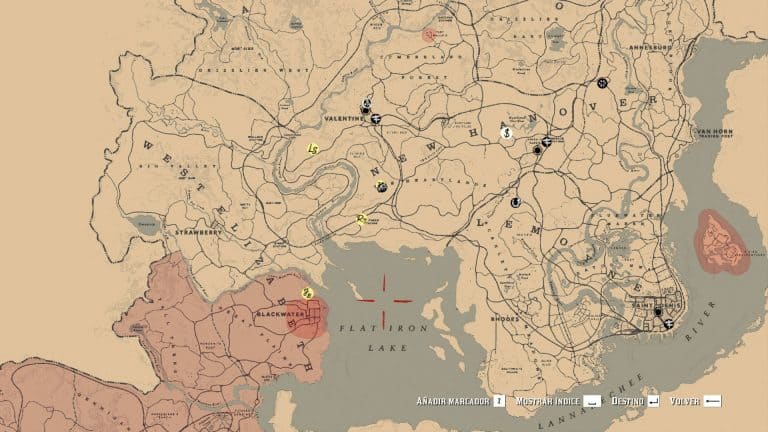768x432 pixels.
Task: Select the signpost marker at Saint Denis
Action: point(668,324)
